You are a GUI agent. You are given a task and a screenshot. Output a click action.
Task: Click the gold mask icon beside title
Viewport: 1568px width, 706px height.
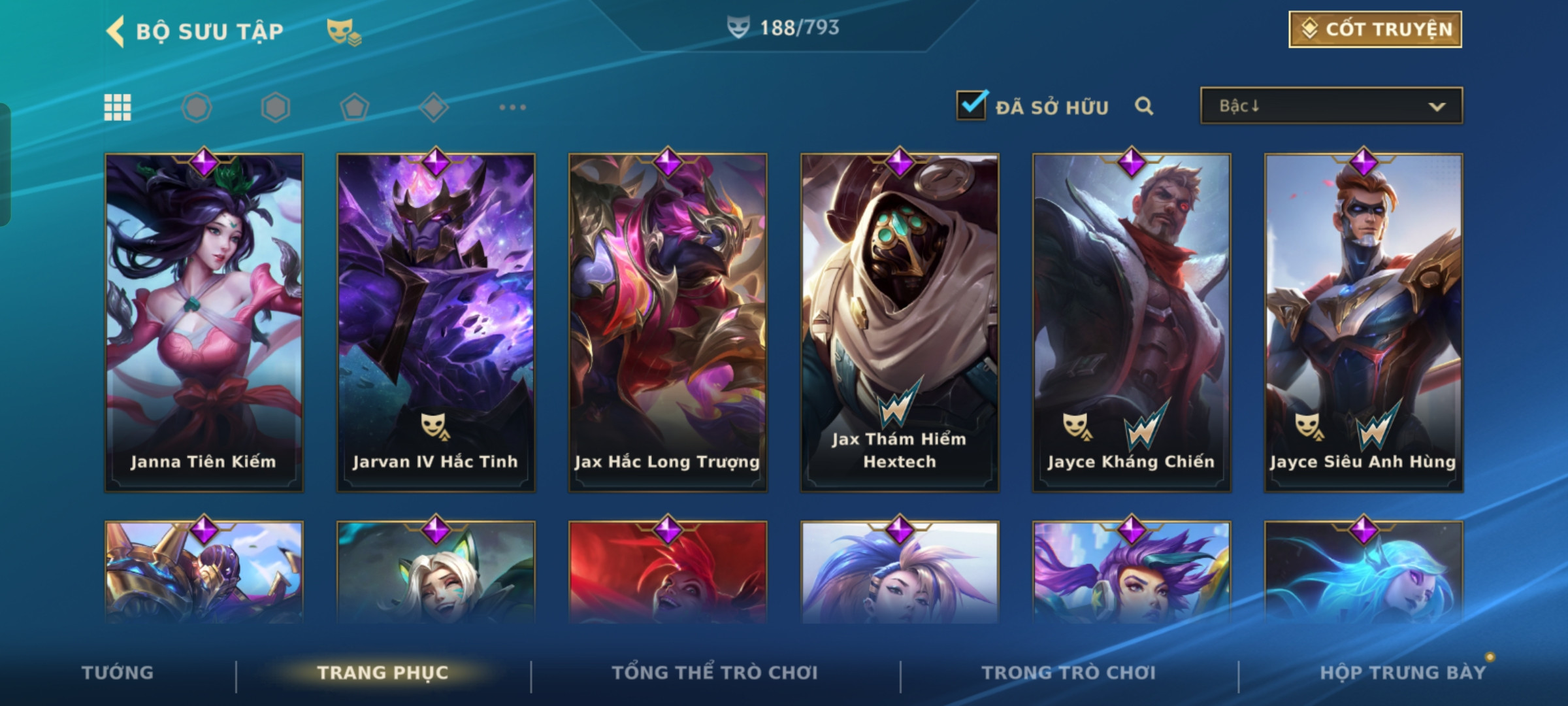343,31
